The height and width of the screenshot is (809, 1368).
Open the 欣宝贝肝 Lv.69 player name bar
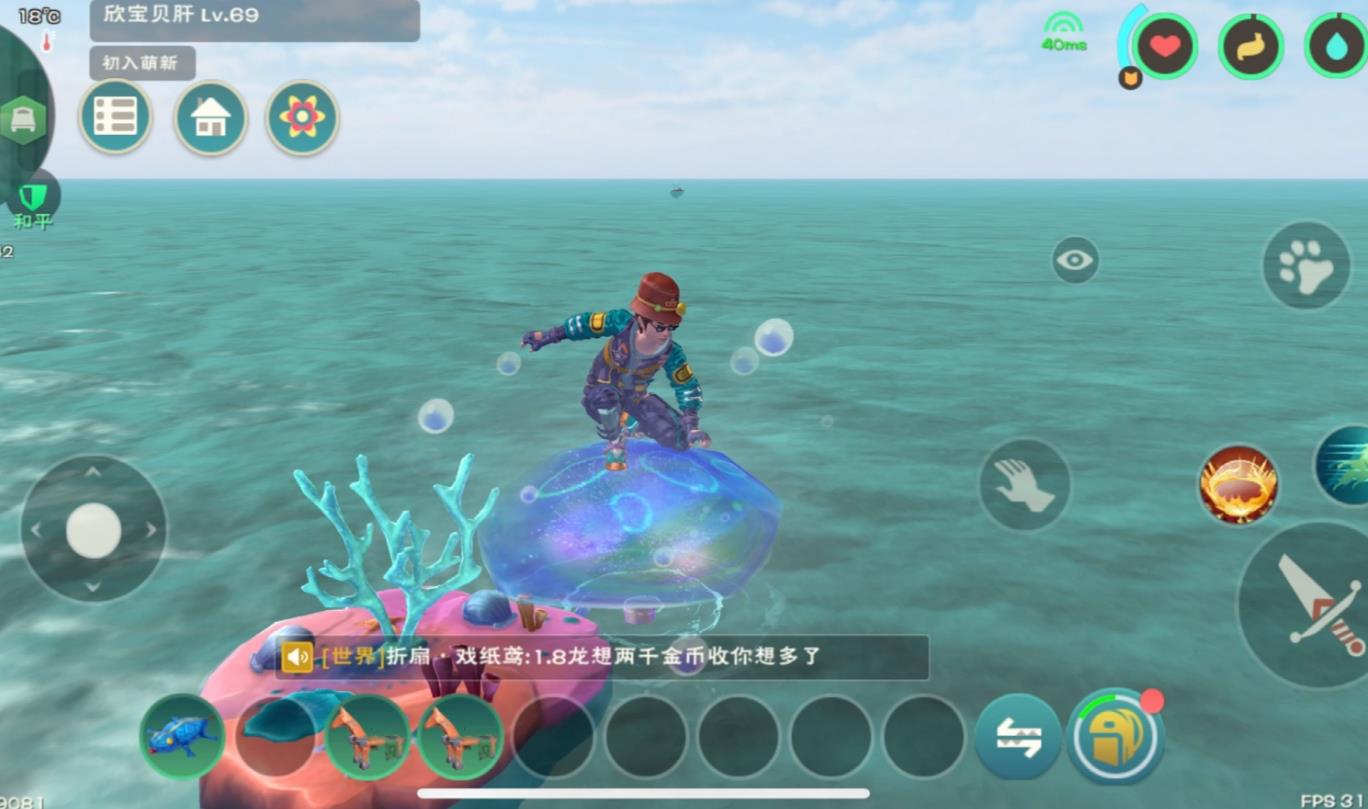point(254,19)
